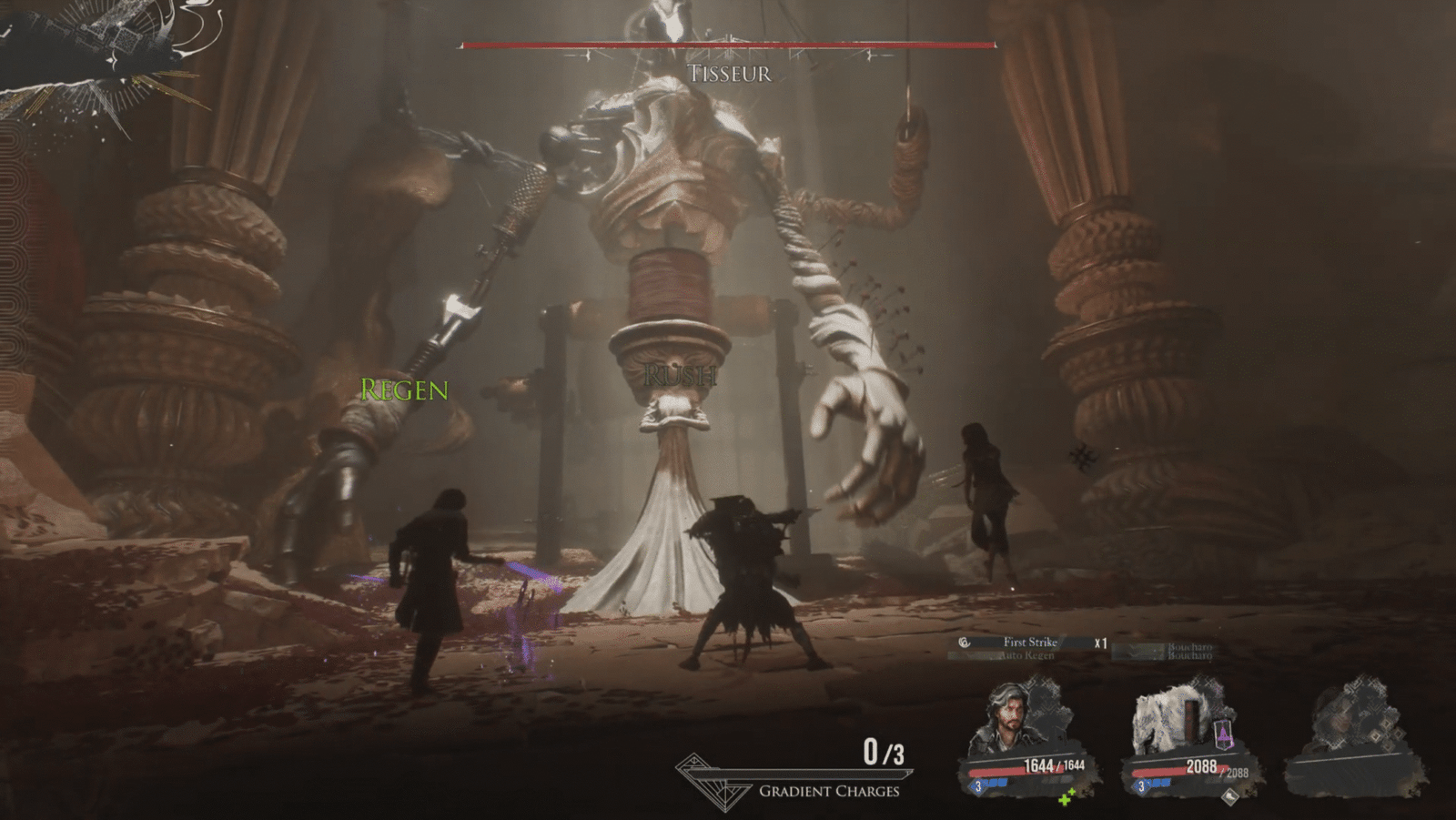This screenshot has height=820, width=1456.
Task: Click the First Strike status entry
Action: click(x=1029, y=643)
